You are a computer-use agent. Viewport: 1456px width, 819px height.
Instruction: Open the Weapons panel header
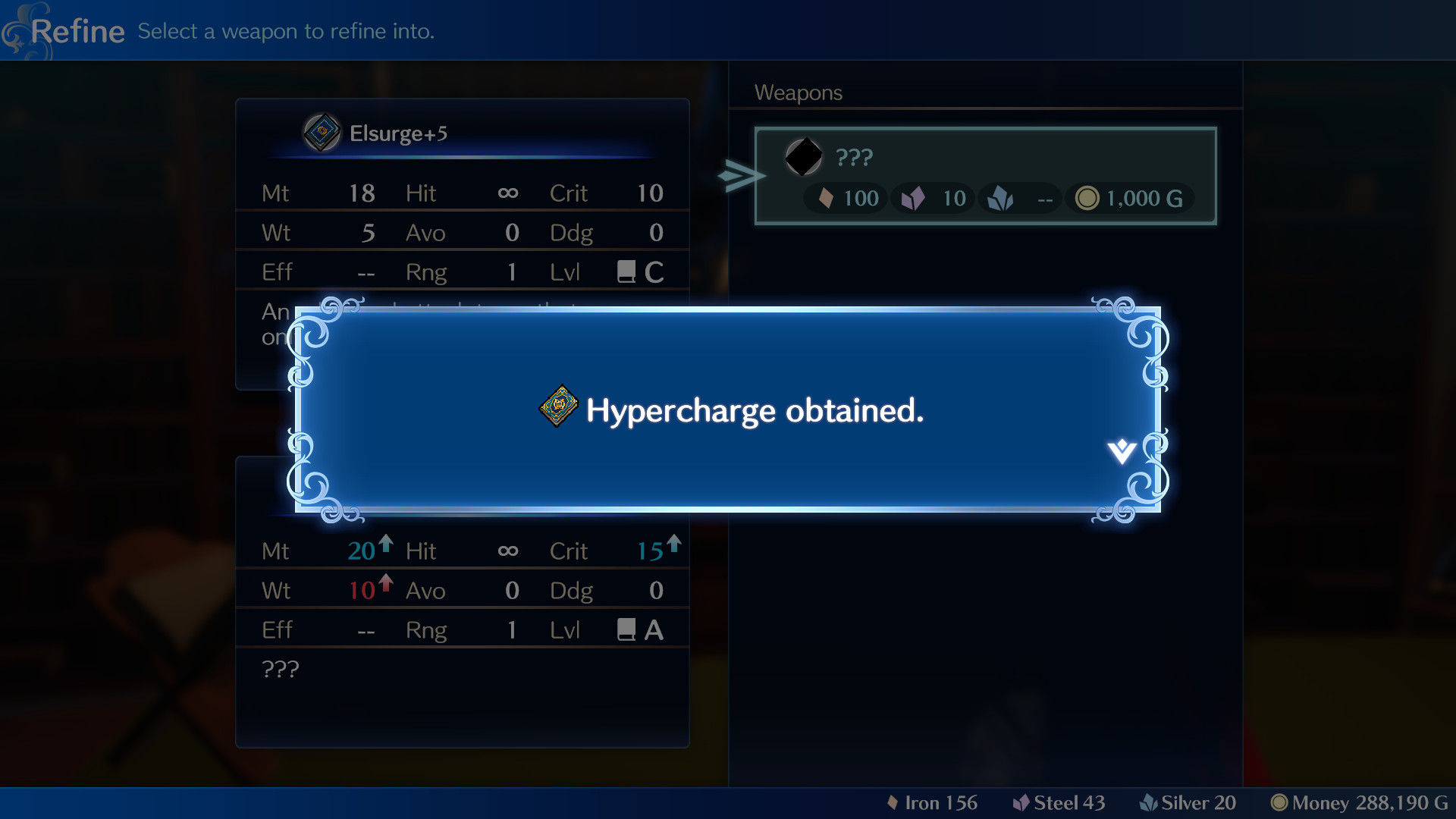[x=799, y=93]
